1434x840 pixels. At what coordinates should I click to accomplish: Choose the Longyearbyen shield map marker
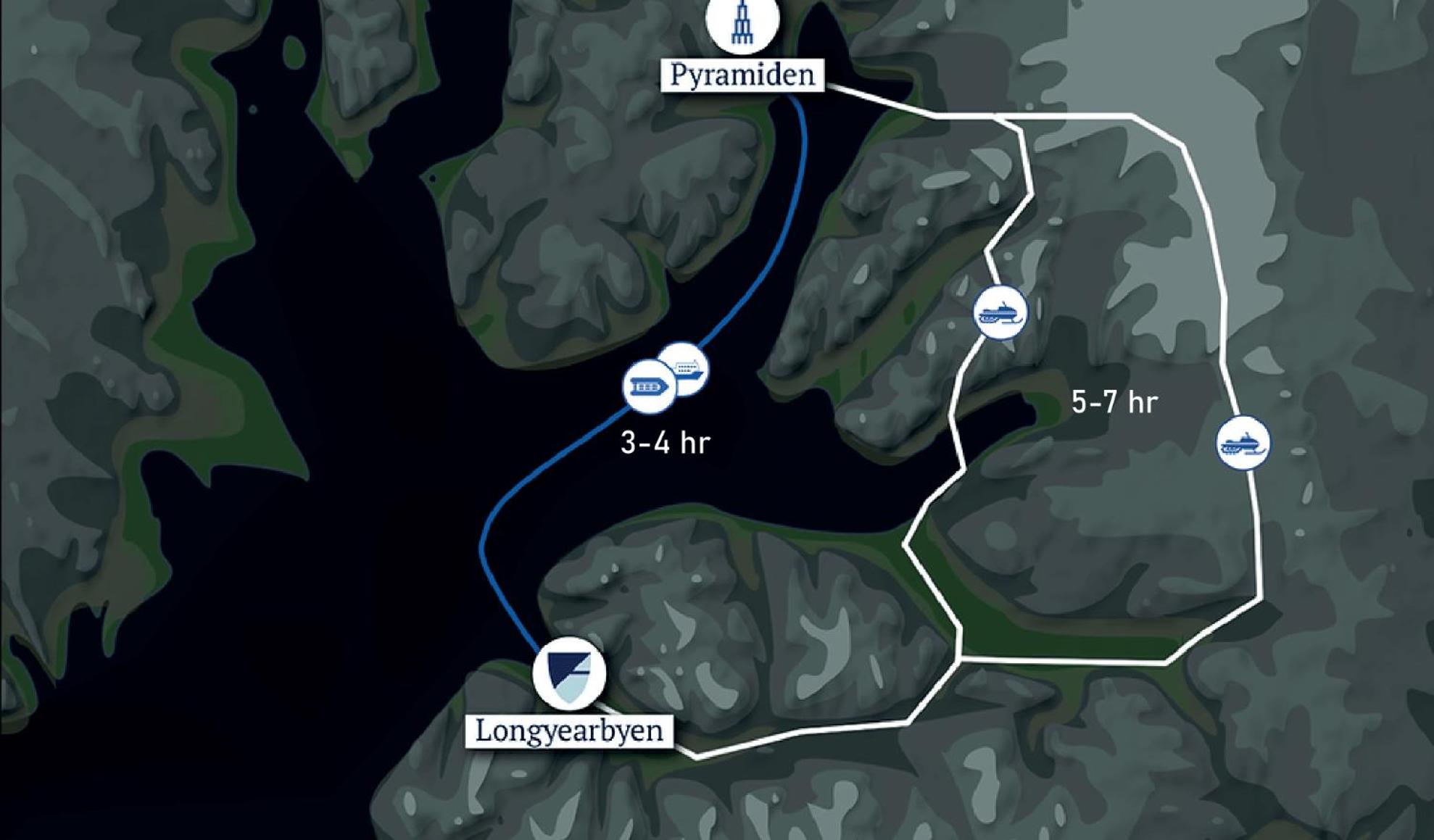[x=569, y=673]
